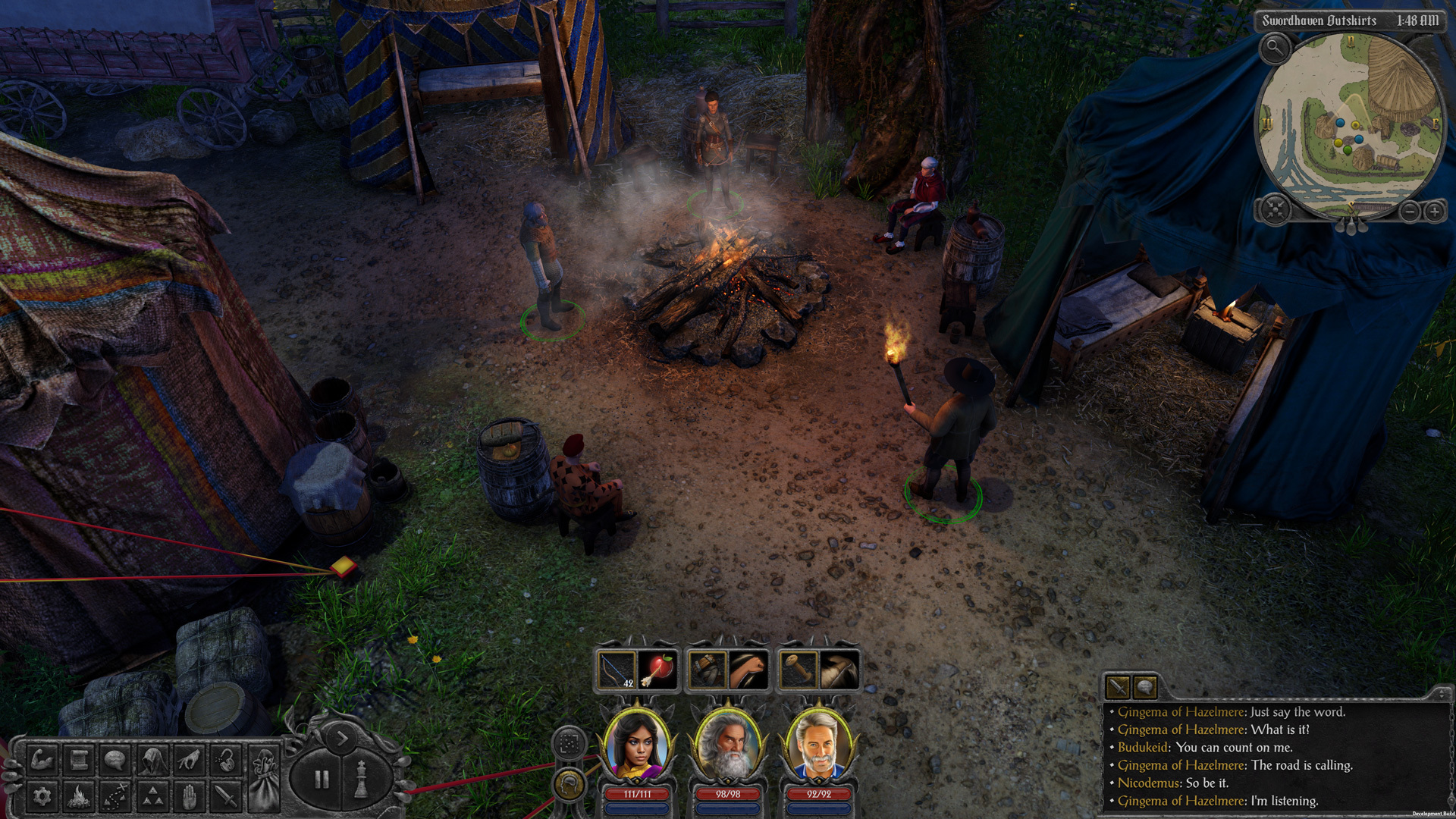Open the inventory sack icon
1456x819 pixels.
(264, 777)
